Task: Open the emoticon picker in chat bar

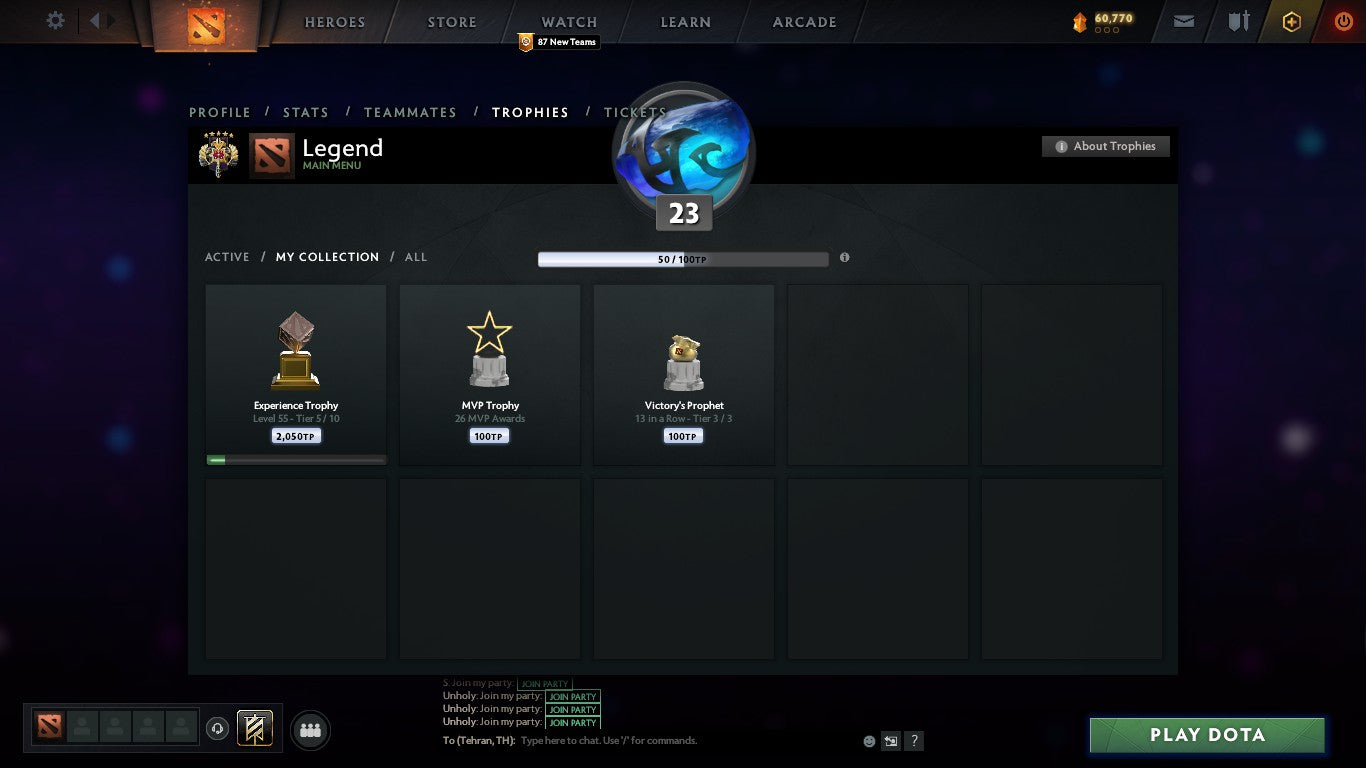Action: tap(867, 740)
